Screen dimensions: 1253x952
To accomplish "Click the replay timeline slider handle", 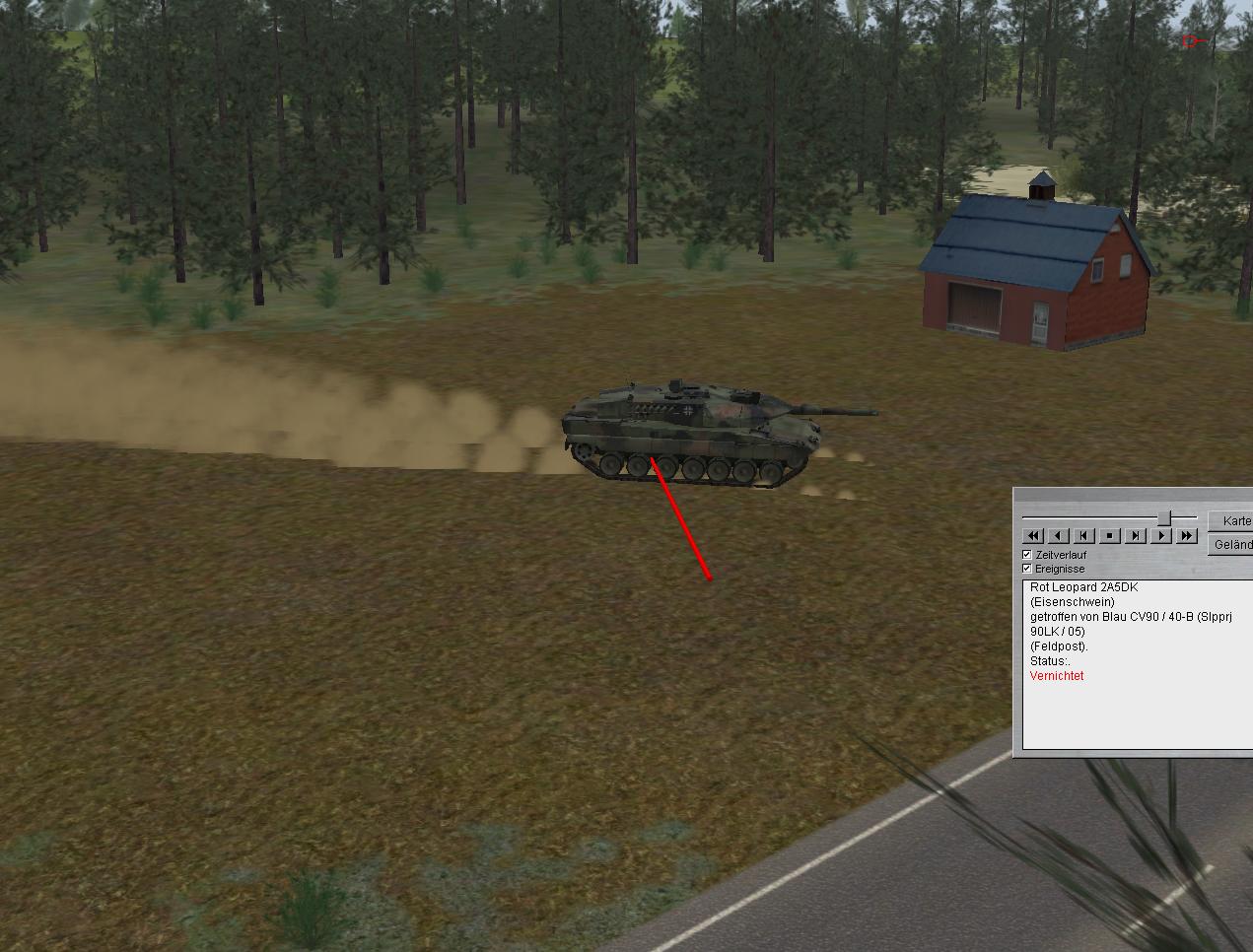I will click(1164, 517).
